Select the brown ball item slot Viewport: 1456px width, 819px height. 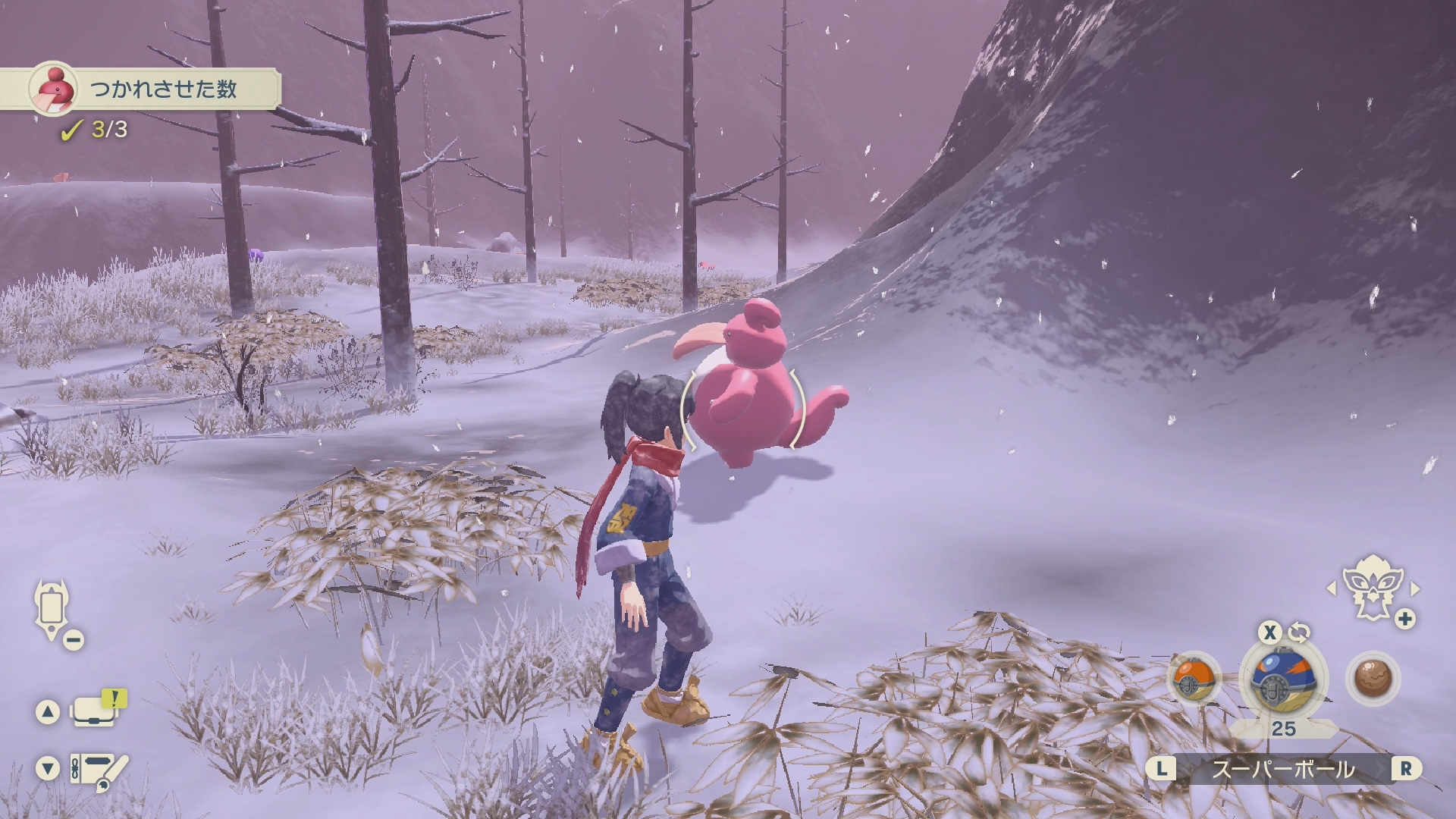pos(1373,677)
